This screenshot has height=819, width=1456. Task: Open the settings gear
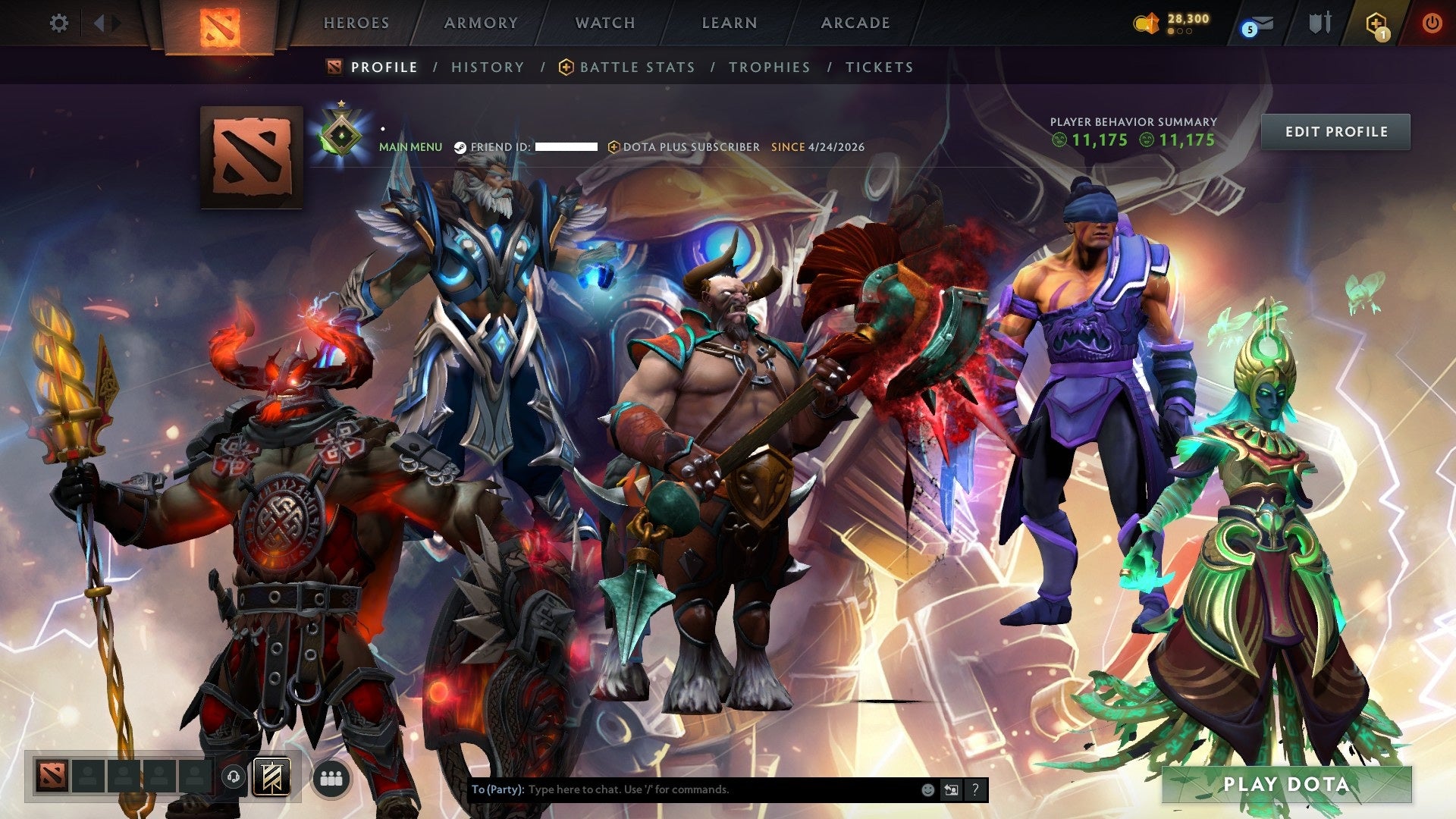tap(59, 23)
